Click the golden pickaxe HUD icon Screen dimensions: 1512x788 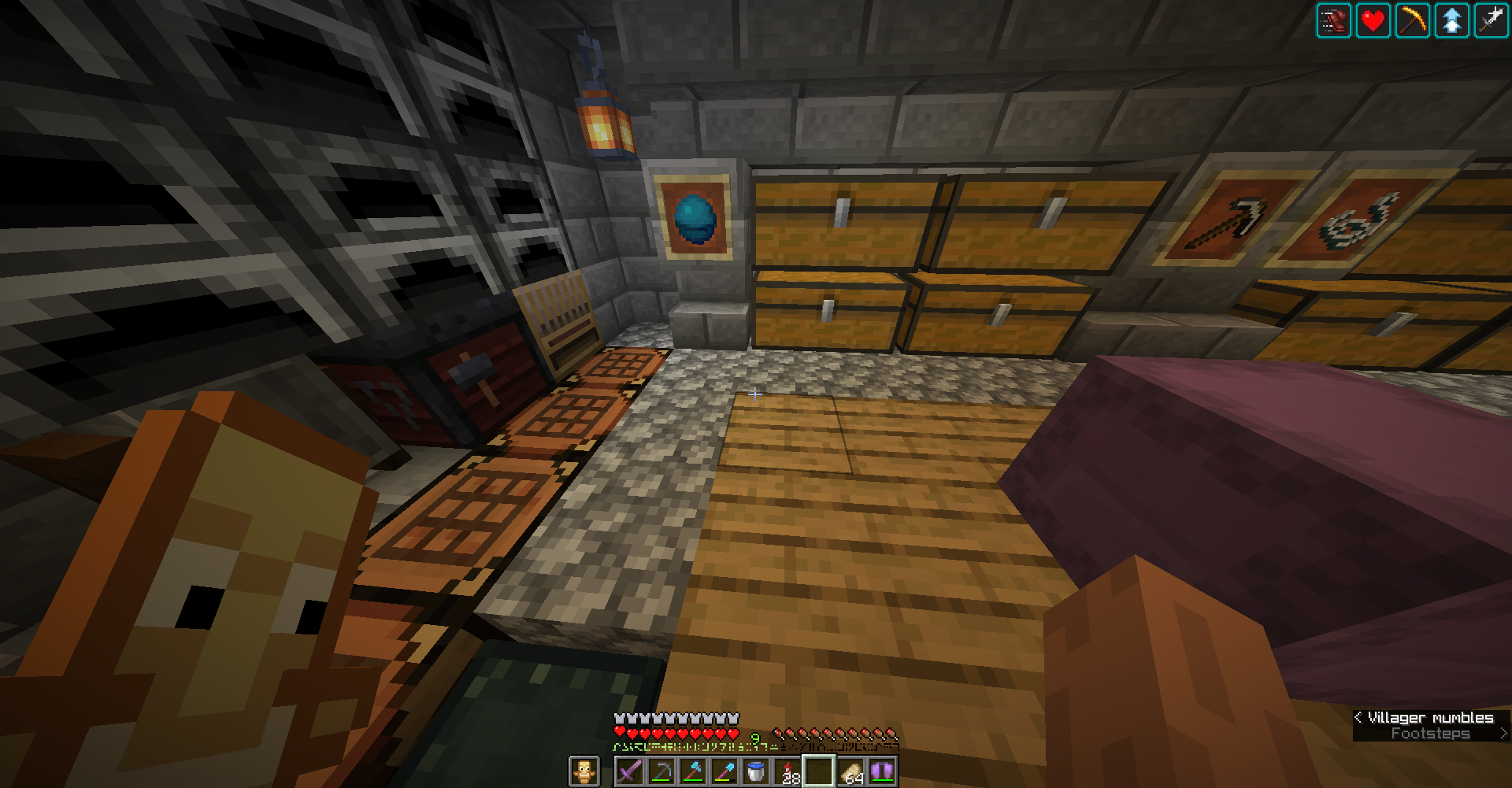point(1412,20)
